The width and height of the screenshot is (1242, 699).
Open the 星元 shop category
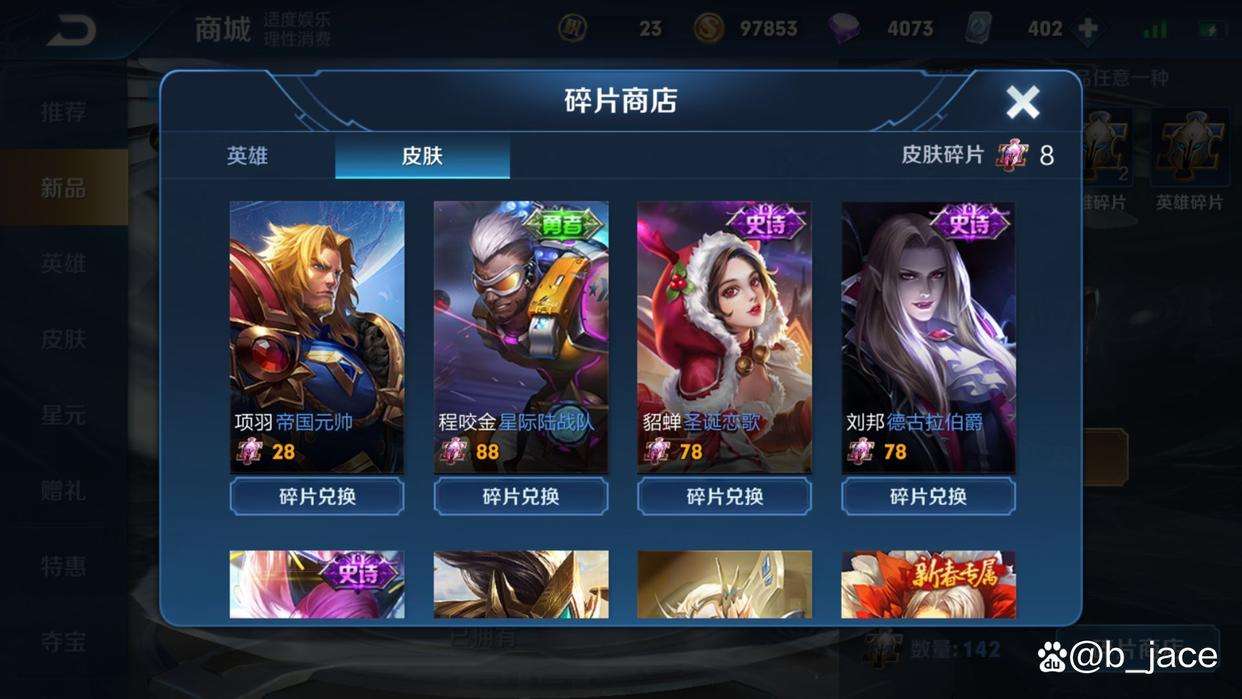pos(63,415)
